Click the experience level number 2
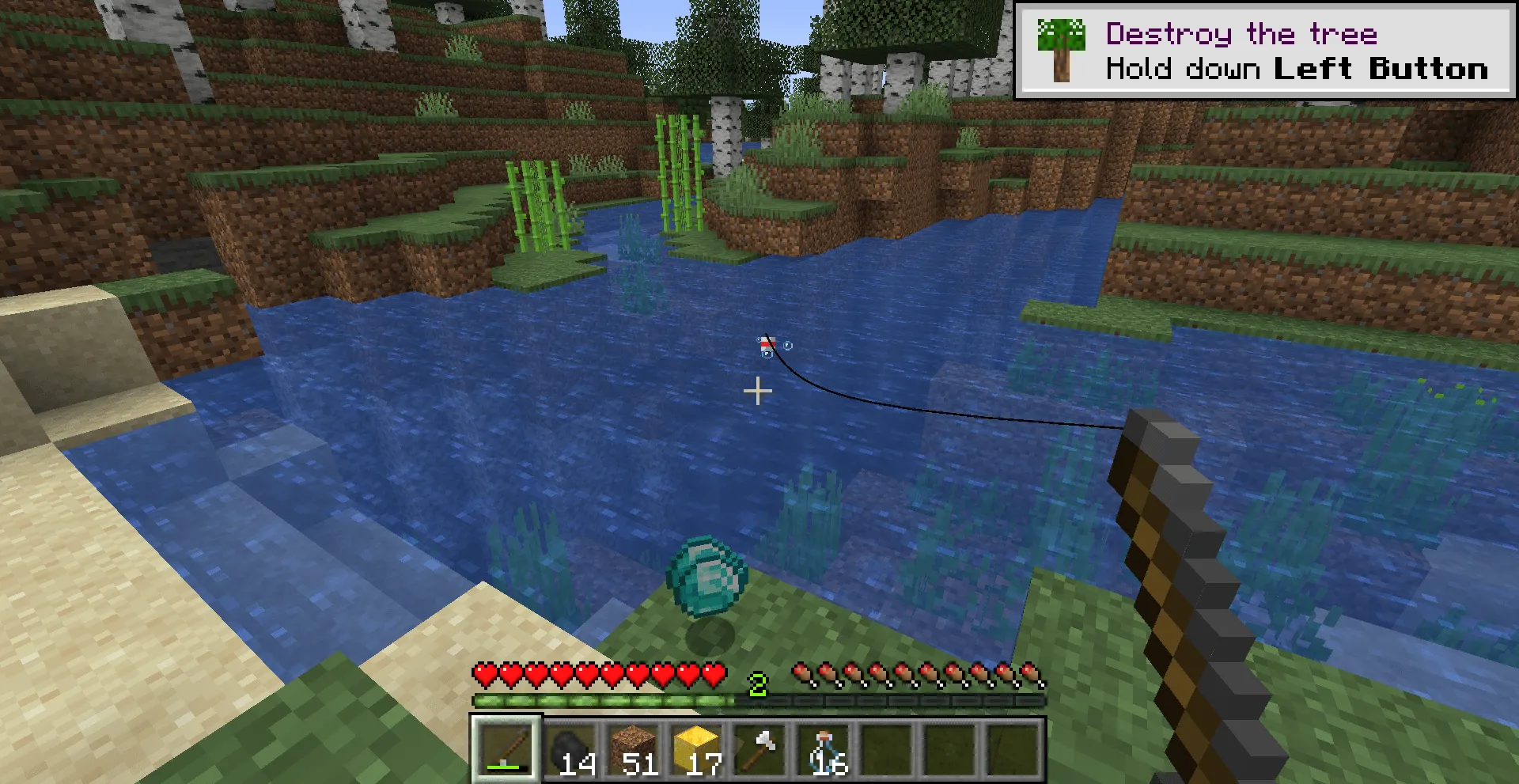This screenshot has width=1519, height=784. tap(756, 682)
